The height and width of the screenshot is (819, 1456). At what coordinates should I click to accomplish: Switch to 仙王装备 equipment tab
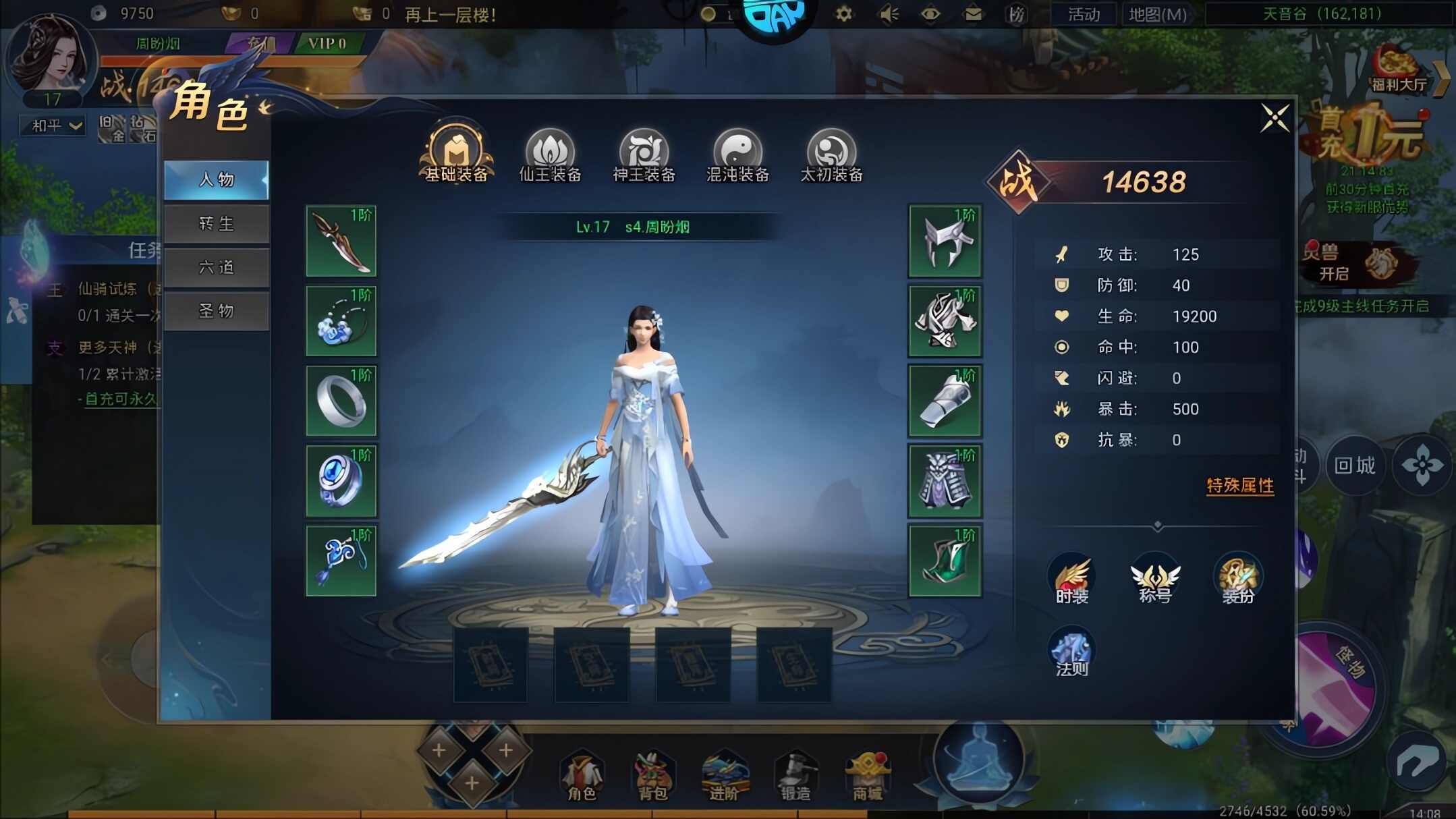pyautogui.click(x=550, y=156)
